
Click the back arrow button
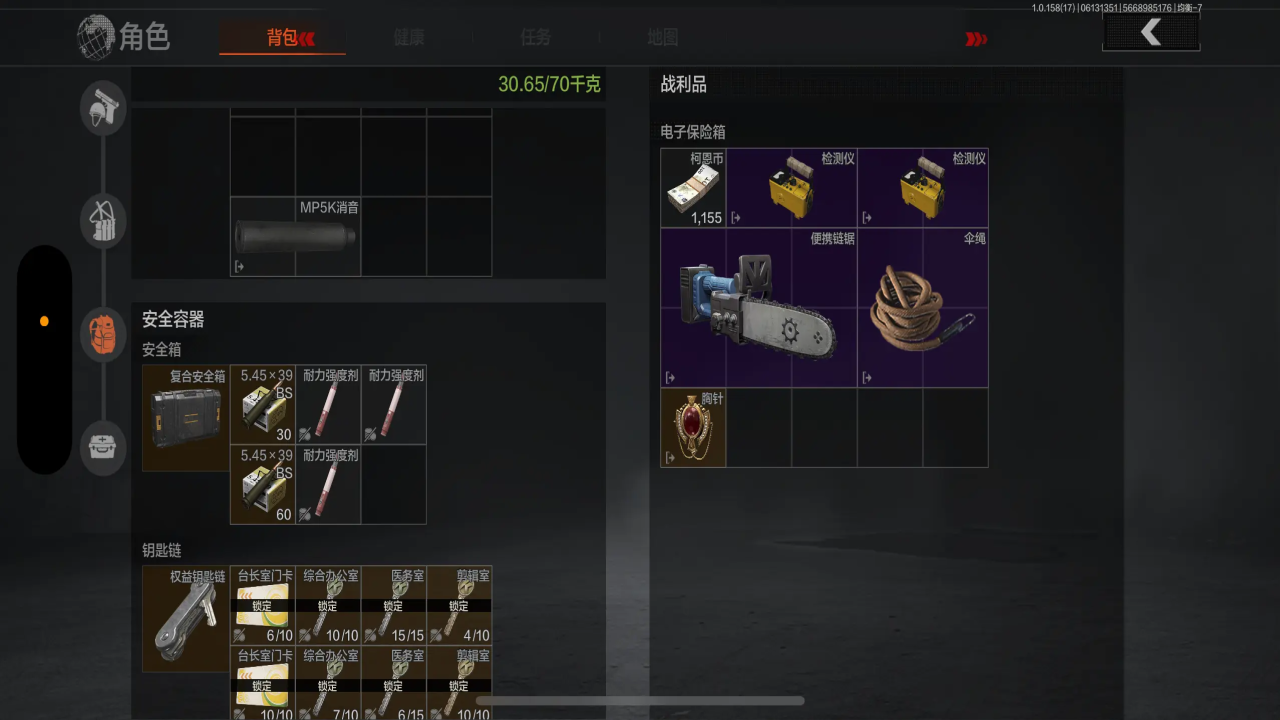pos(1151,33)
